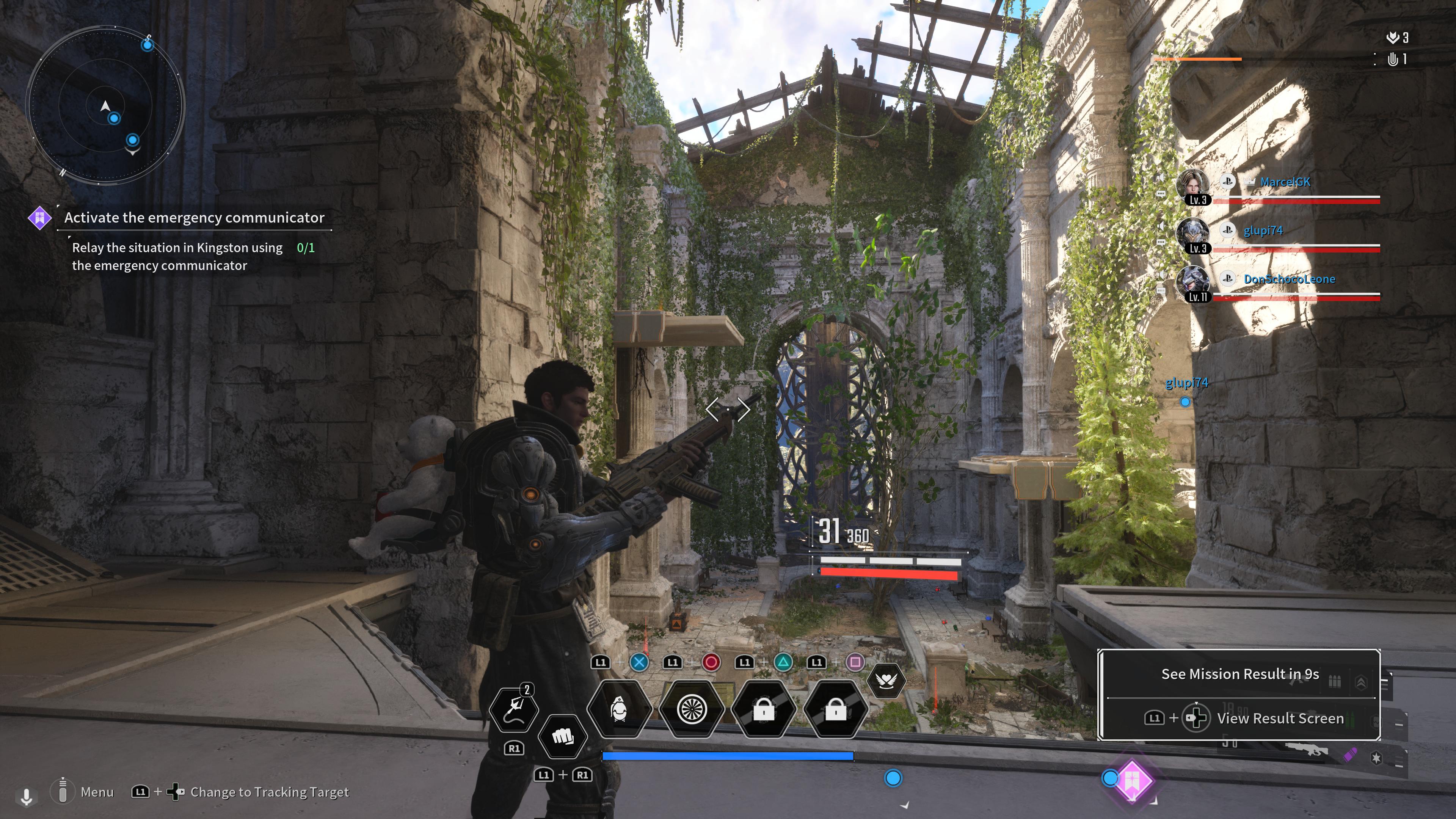
Task: Select DonSchocoLeone's party entry
Action: click(x=1289, y=279)
